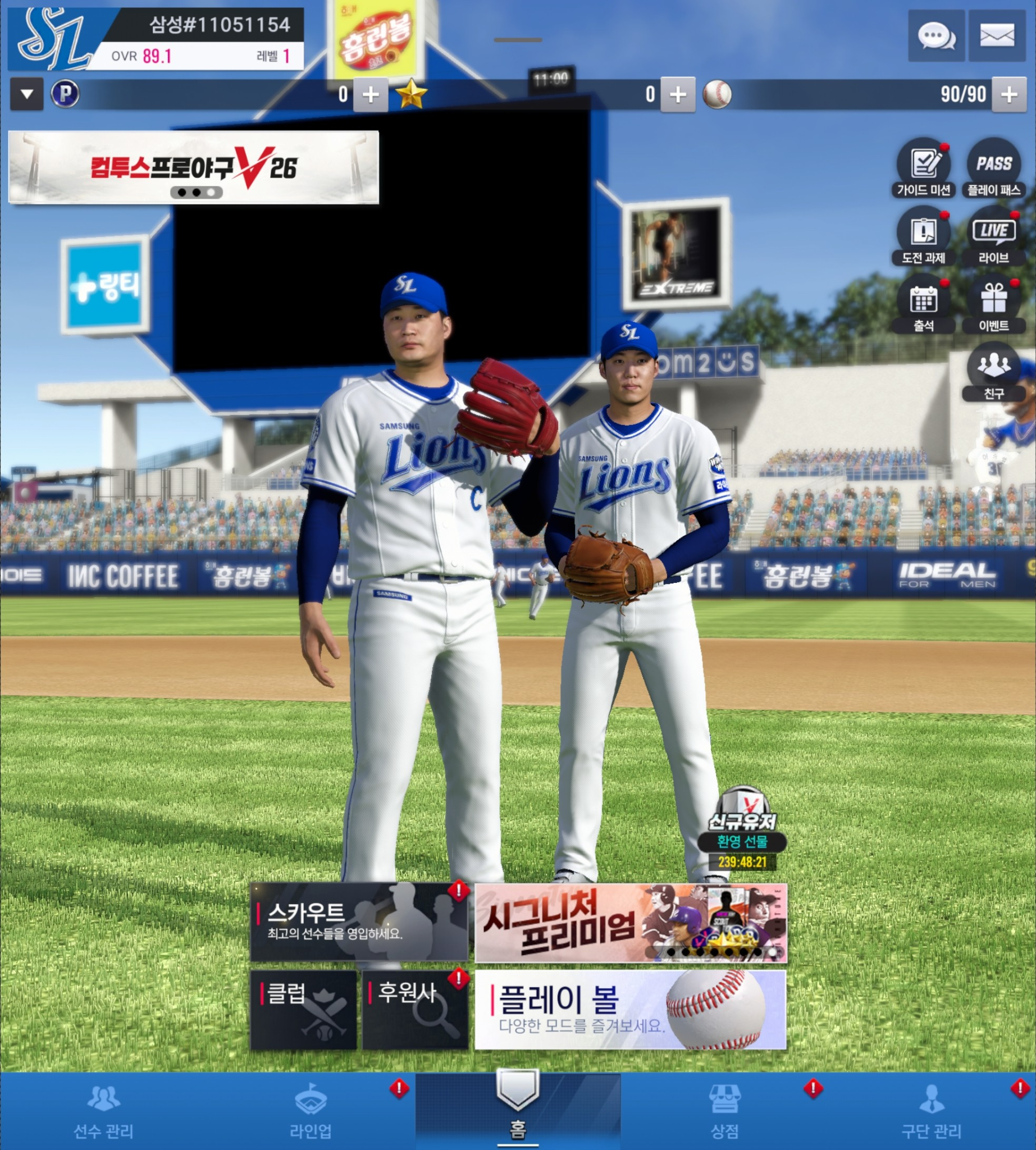The width and height of the screenshot is (1036, 1150).
Task: Switch to the 상점 shop tab
Action: coord(724,1111)
